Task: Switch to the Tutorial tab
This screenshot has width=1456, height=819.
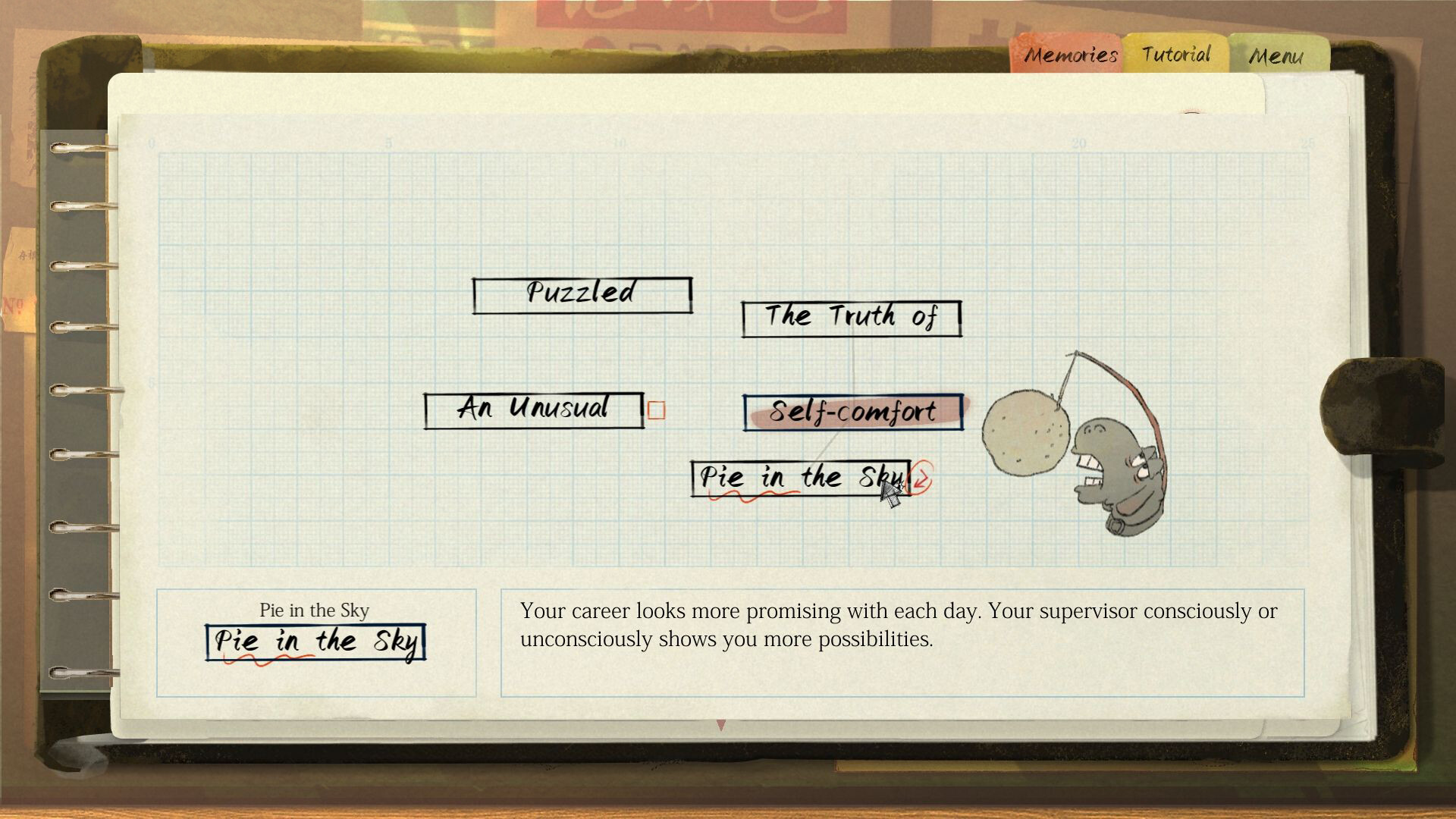Action: tap(1175, 54)
